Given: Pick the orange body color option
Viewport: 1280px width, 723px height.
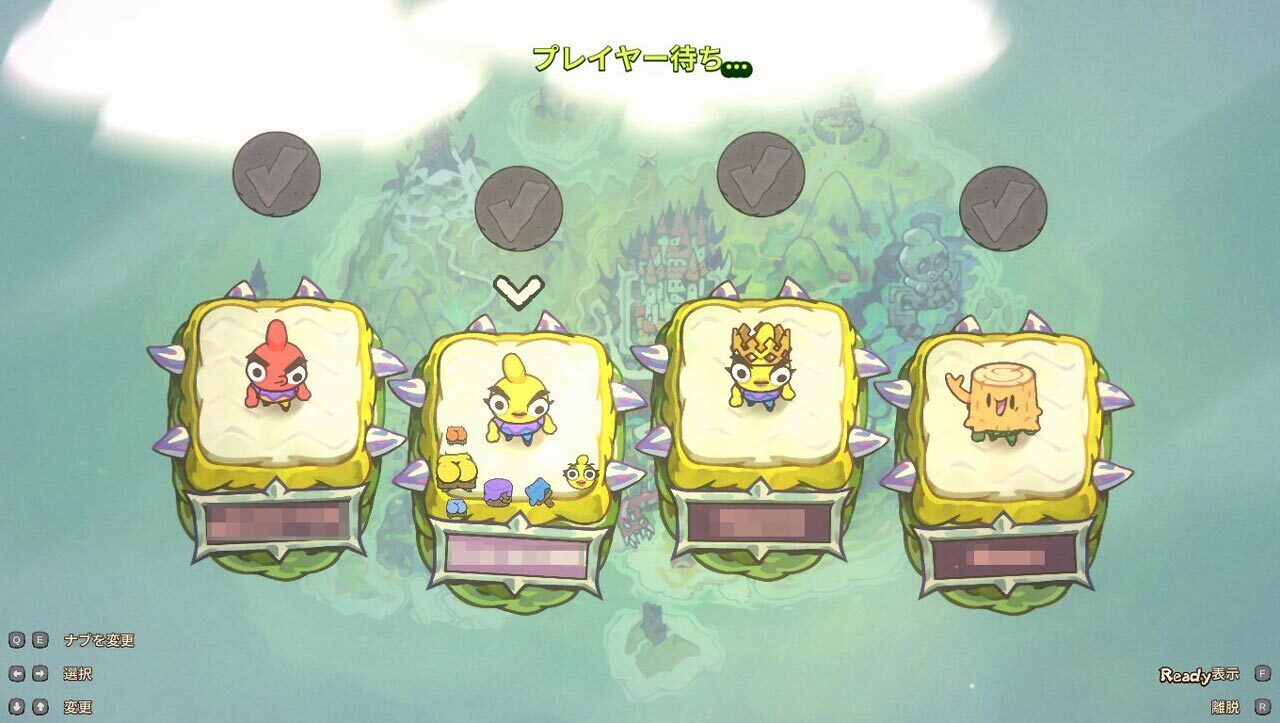Looking at the screenshot, I should [457, 435].
